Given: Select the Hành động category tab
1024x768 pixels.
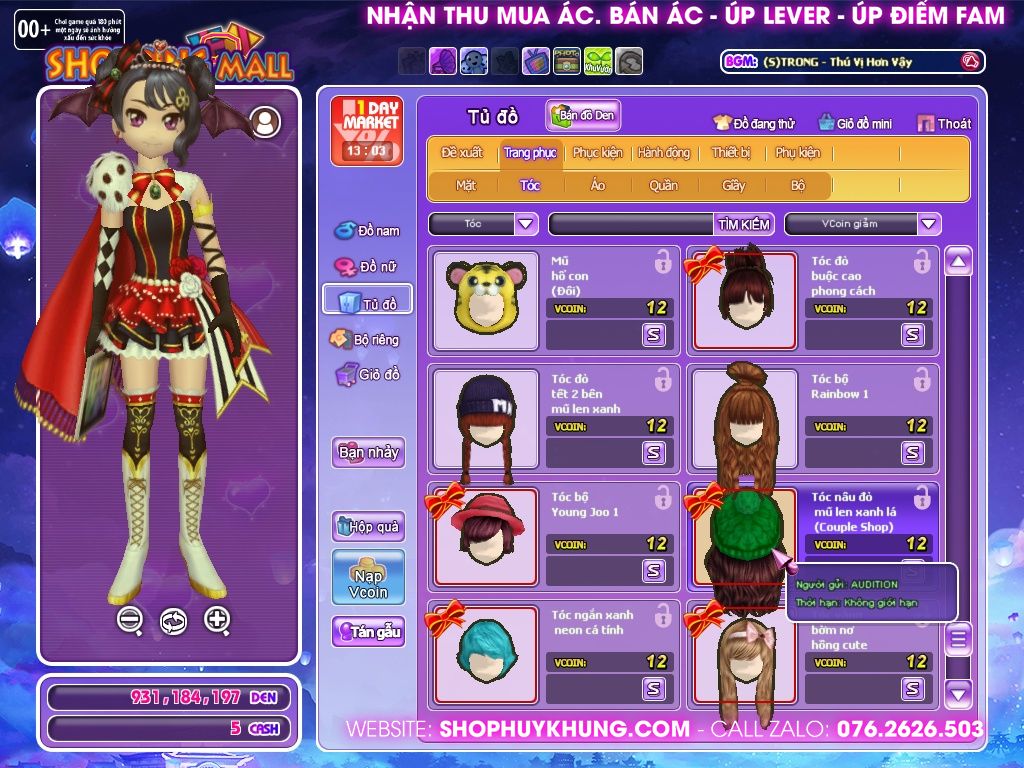Looking at the screenshot, I should pos(664,153).
